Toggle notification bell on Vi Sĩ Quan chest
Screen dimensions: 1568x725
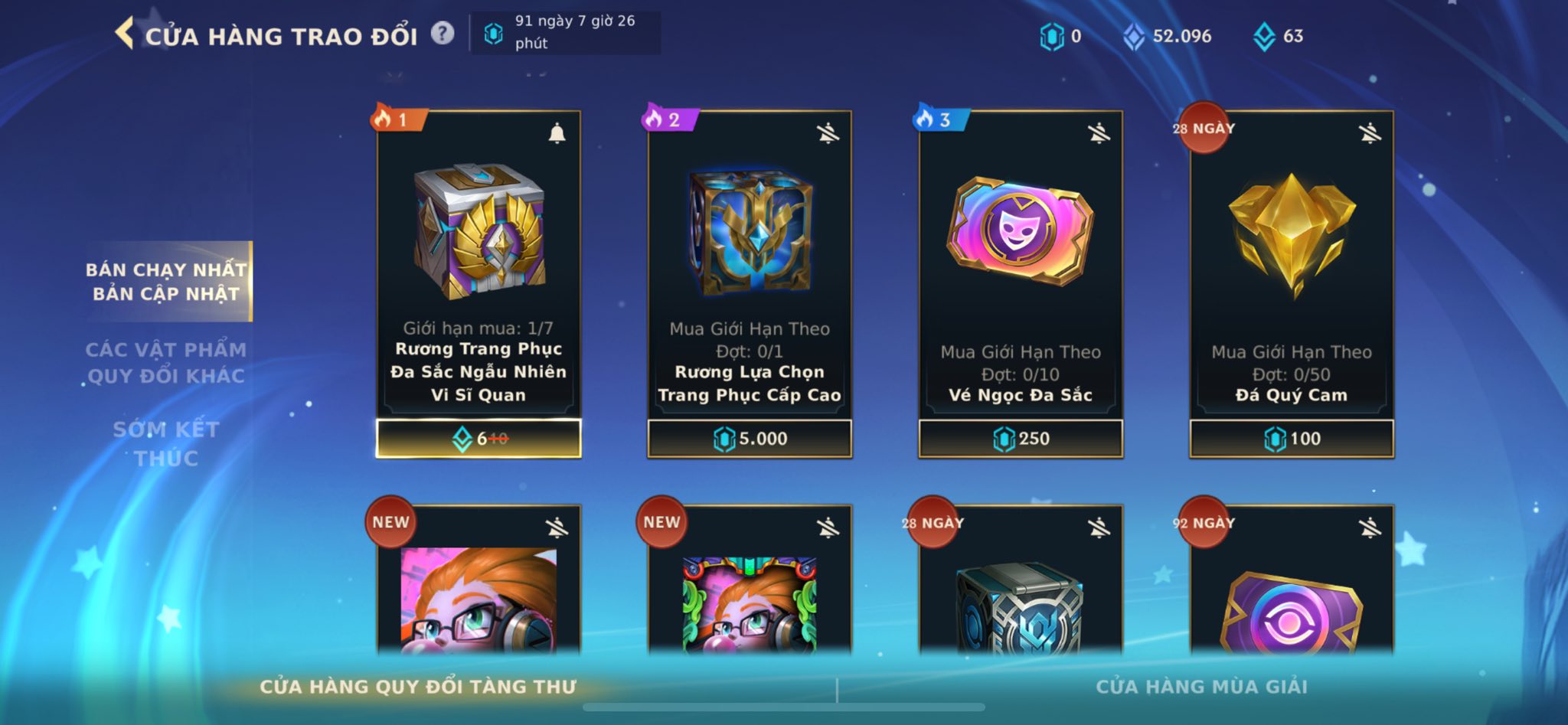557,134
